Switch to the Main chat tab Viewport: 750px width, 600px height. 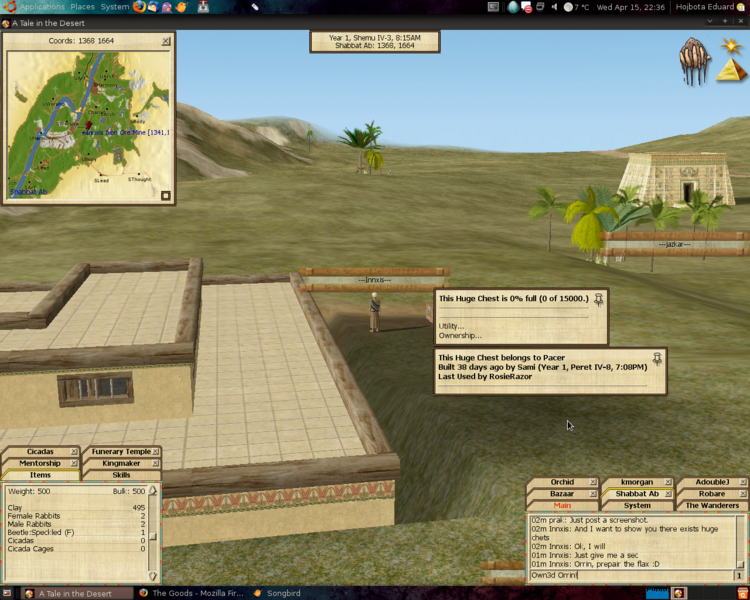point(562,506)
